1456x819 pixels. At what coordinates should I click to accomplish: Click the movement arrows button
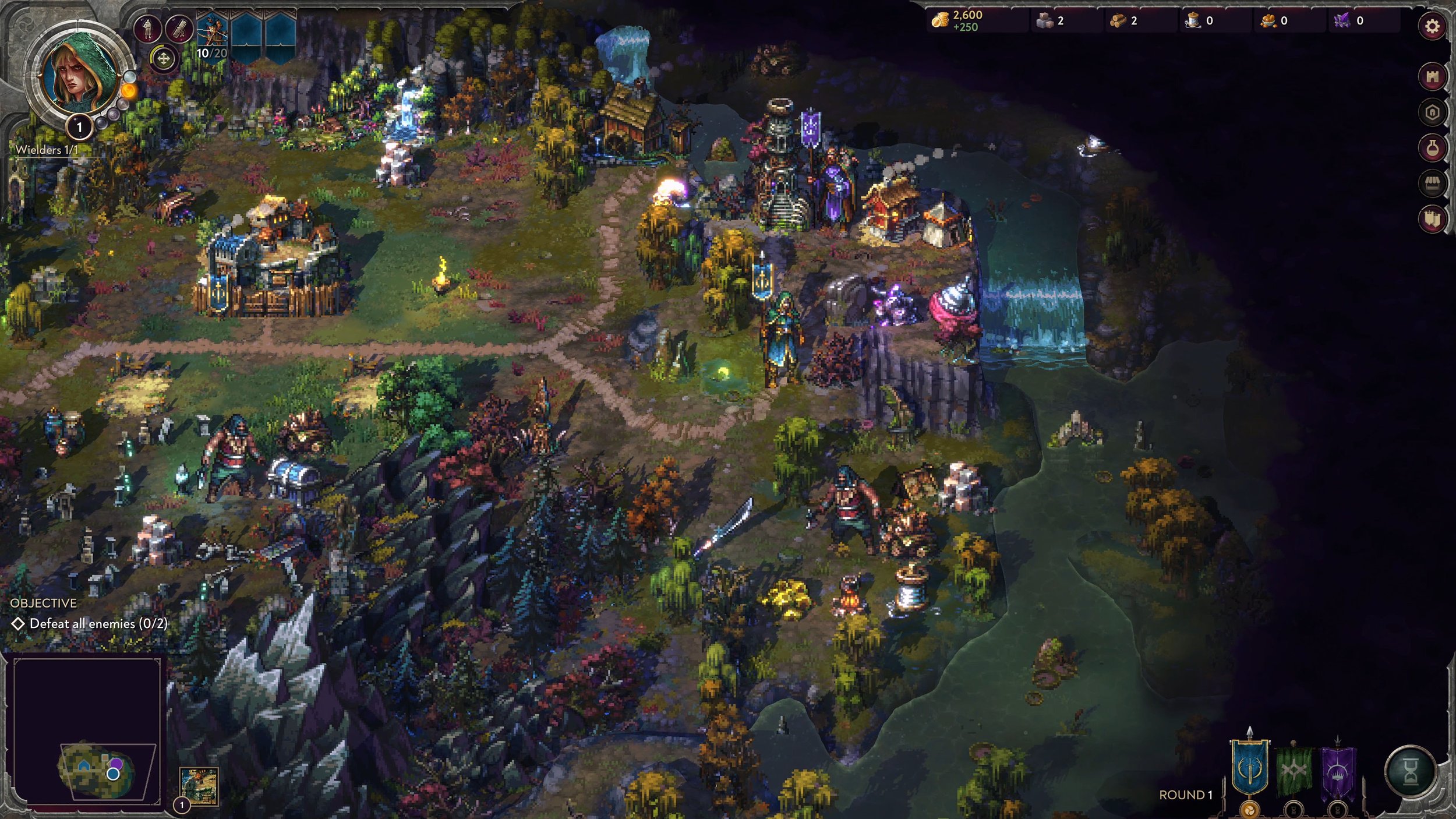(x=164, y=59)
